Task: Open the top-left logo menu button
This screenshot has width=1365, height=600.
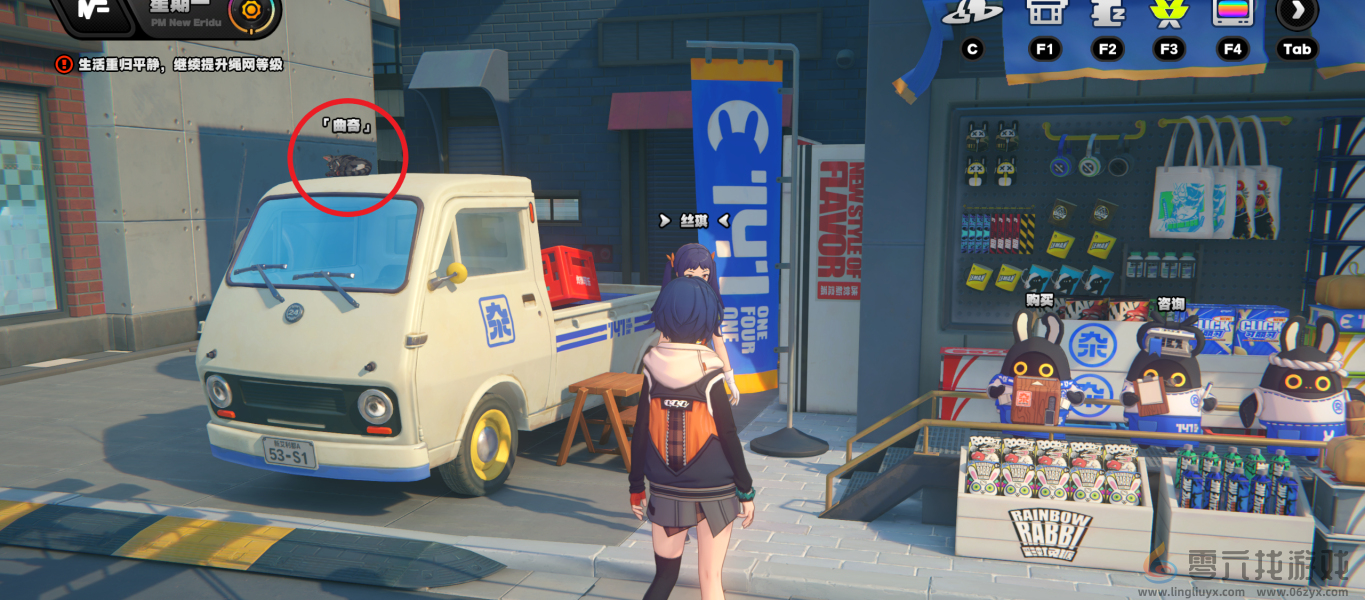Action: pyautogui.click(x=92, y=12)
